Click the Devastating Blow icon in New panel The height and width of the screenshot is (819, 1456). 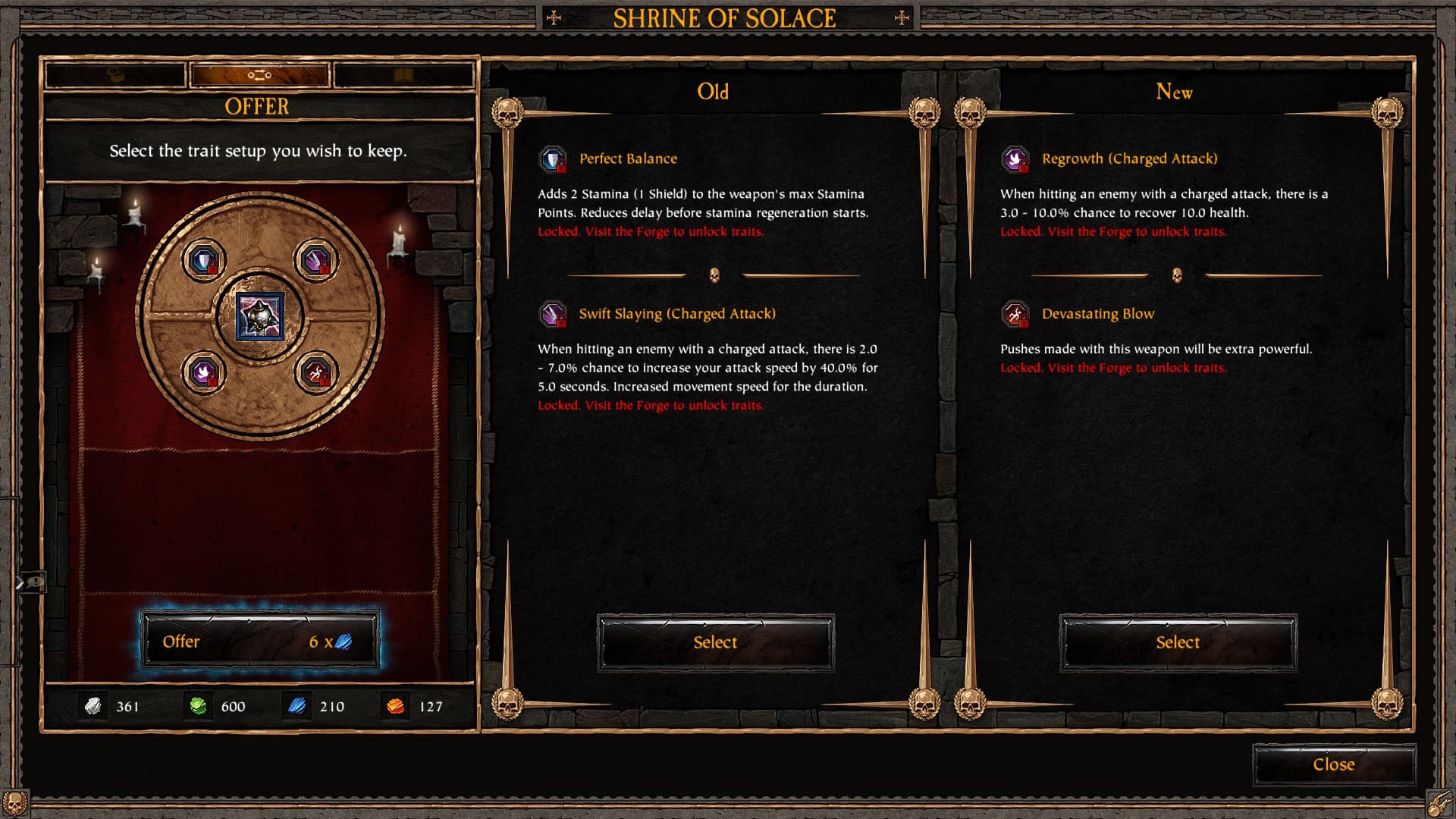pyautogui.click(x=1015, y=314)
